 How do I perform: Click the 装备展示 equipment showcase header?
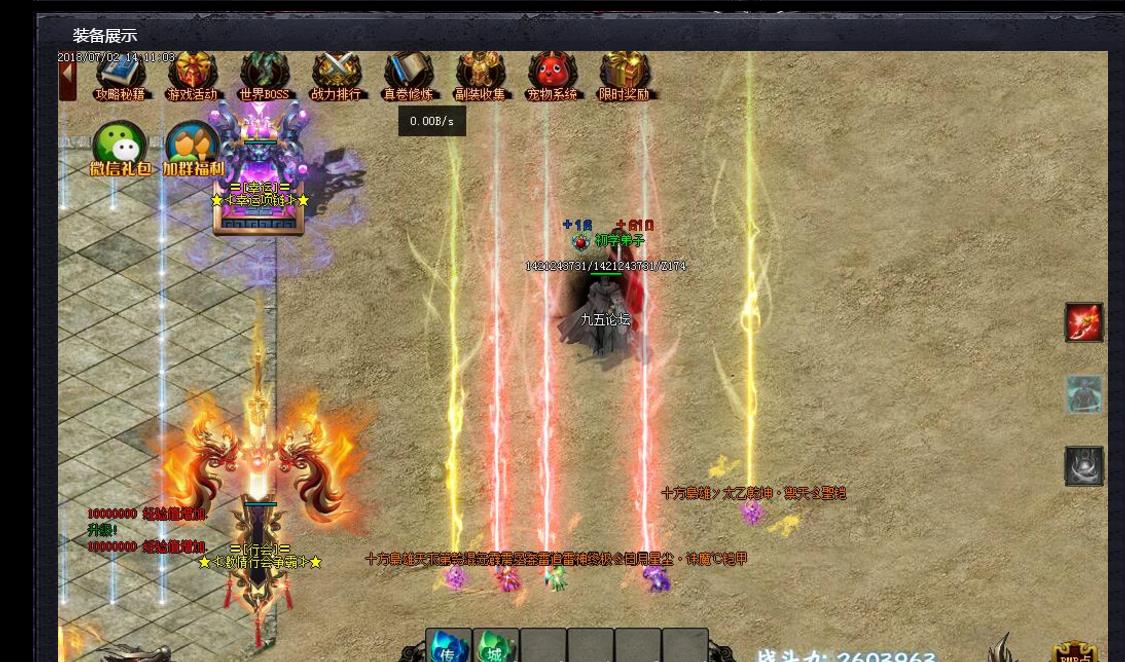[105, 36]
